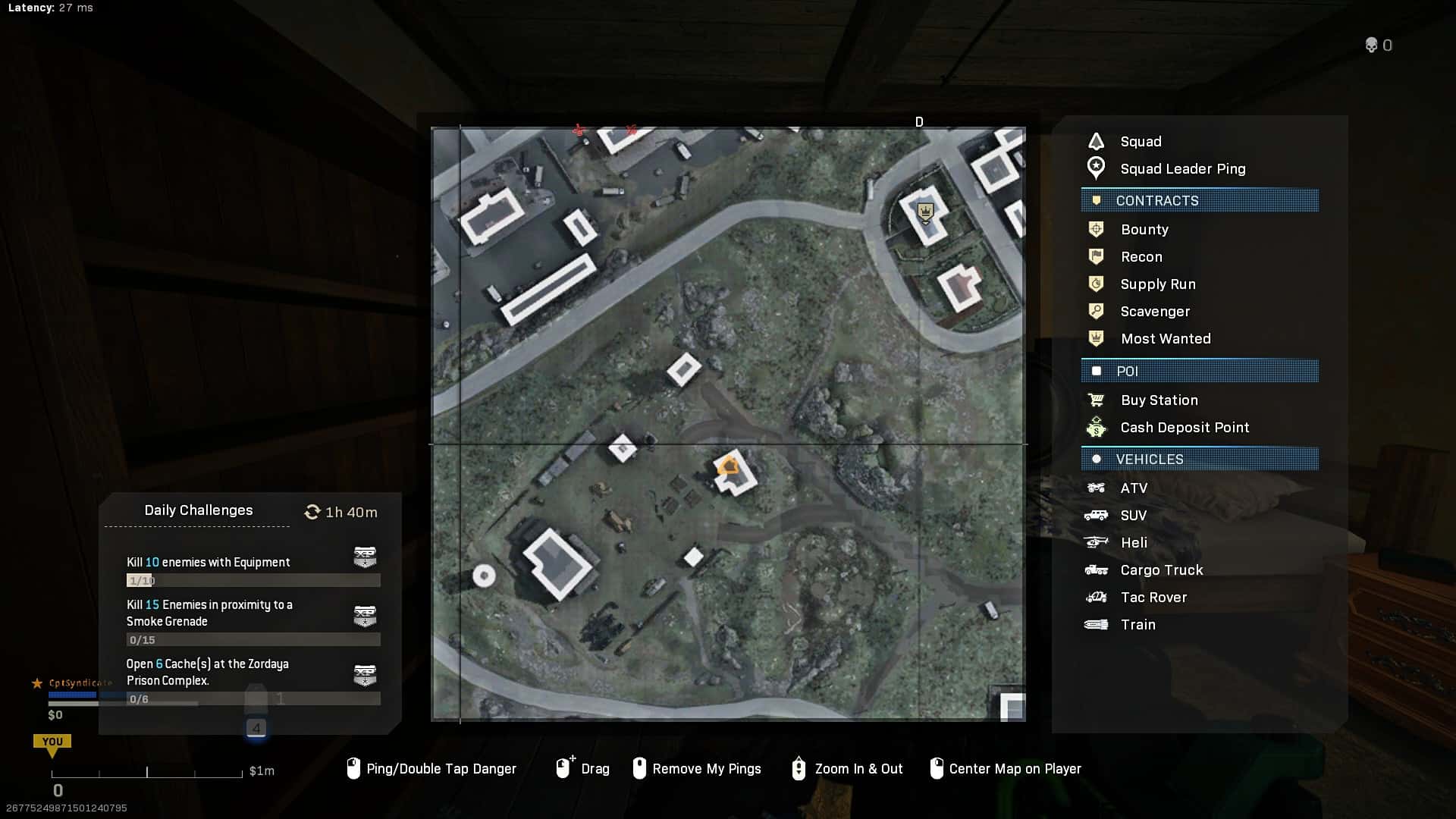Click the orange player marker on the map

point(729,466)
